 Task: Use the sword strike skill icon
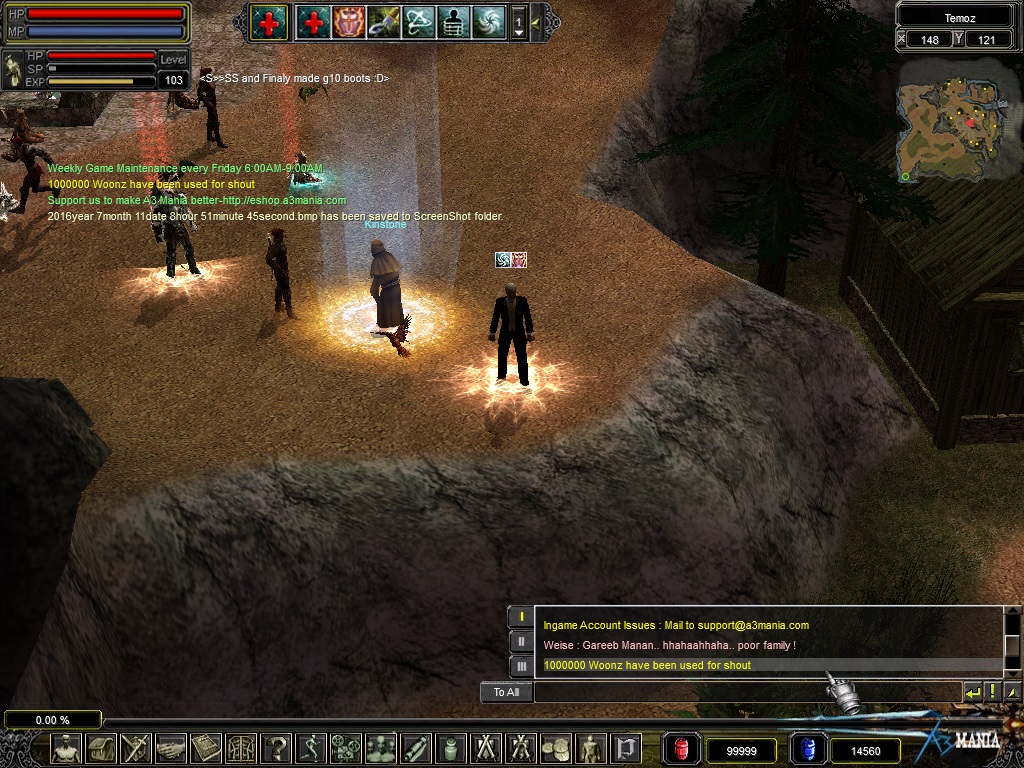point(383,21)
